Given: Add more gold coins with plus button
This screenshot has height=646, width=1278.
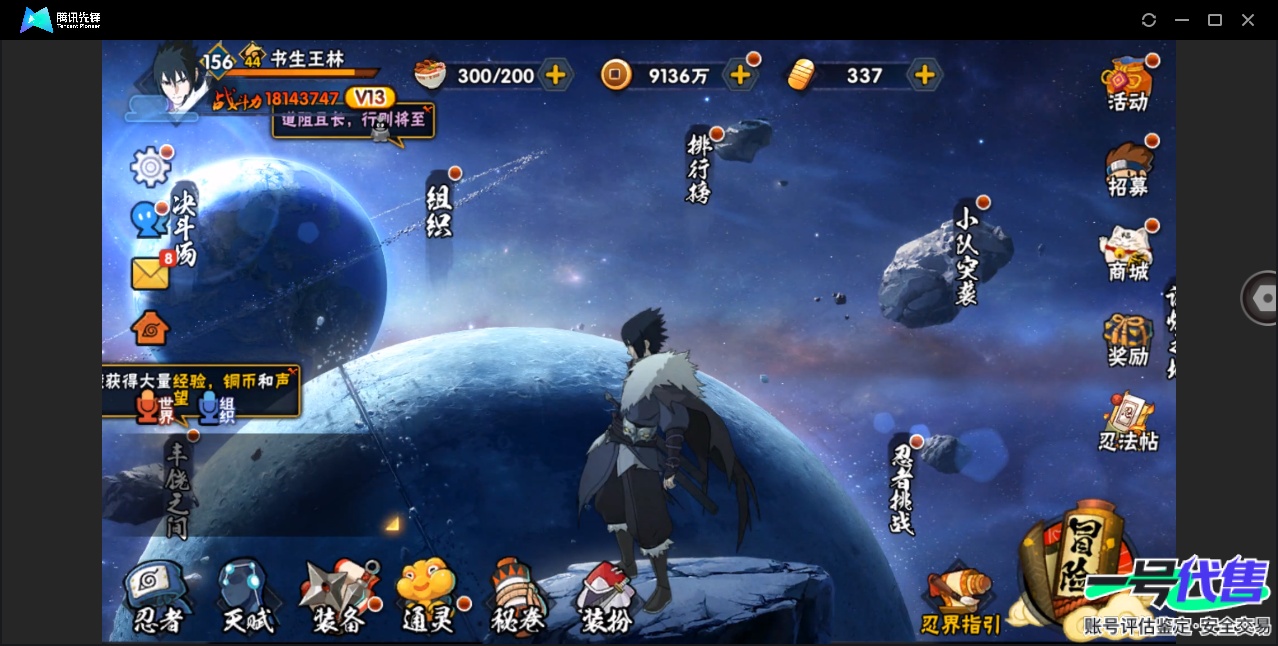Looking at the screenshot, I should click(740, 75).
